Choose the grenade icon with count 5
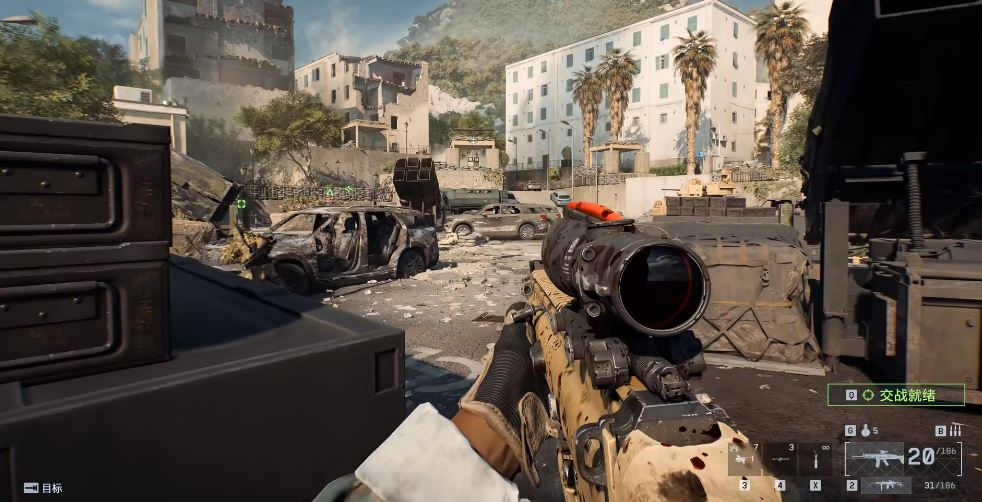This screenshot has height=502, width=982. click(x=865, y=431)
